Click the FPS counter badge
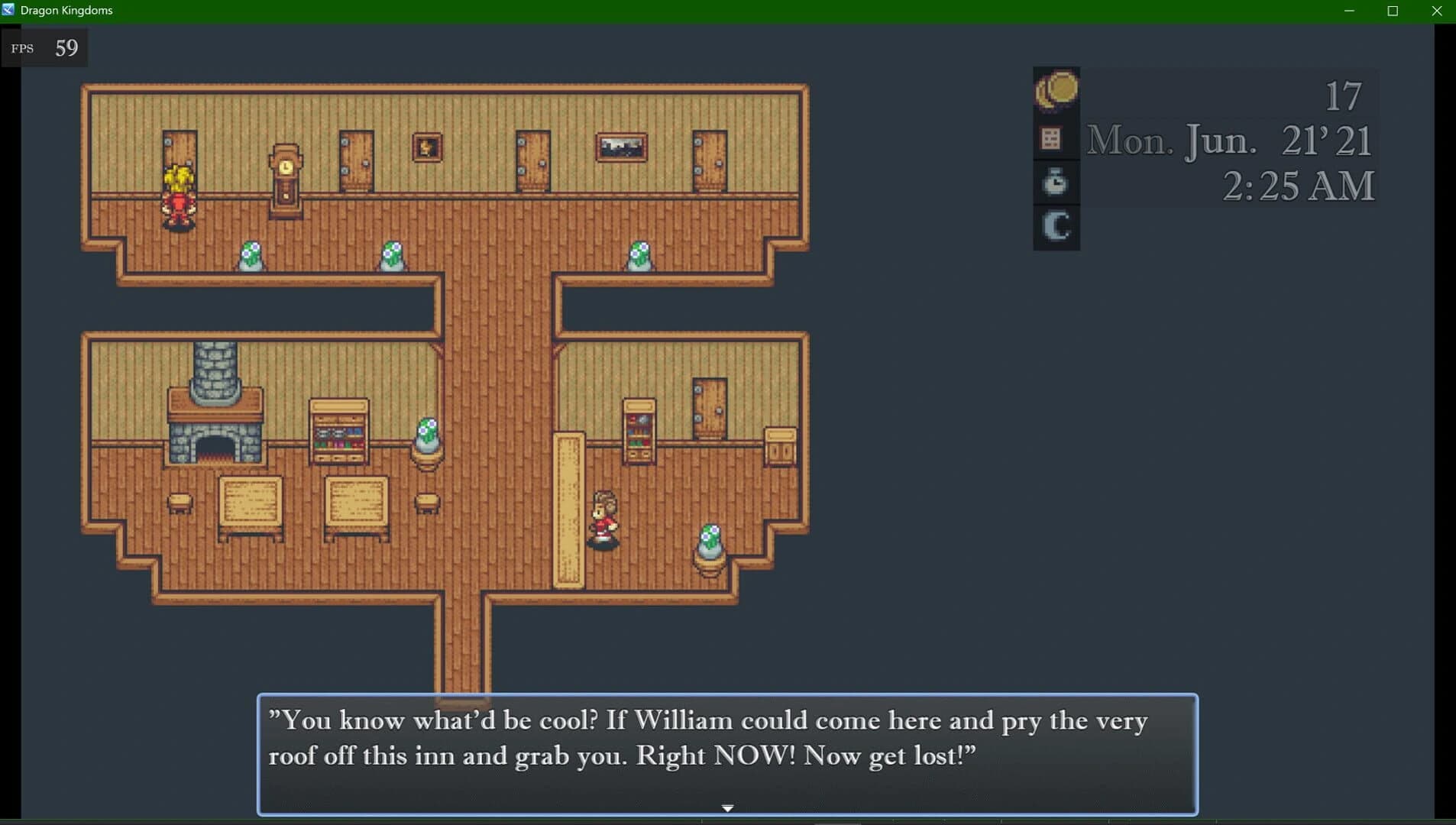 44,47
